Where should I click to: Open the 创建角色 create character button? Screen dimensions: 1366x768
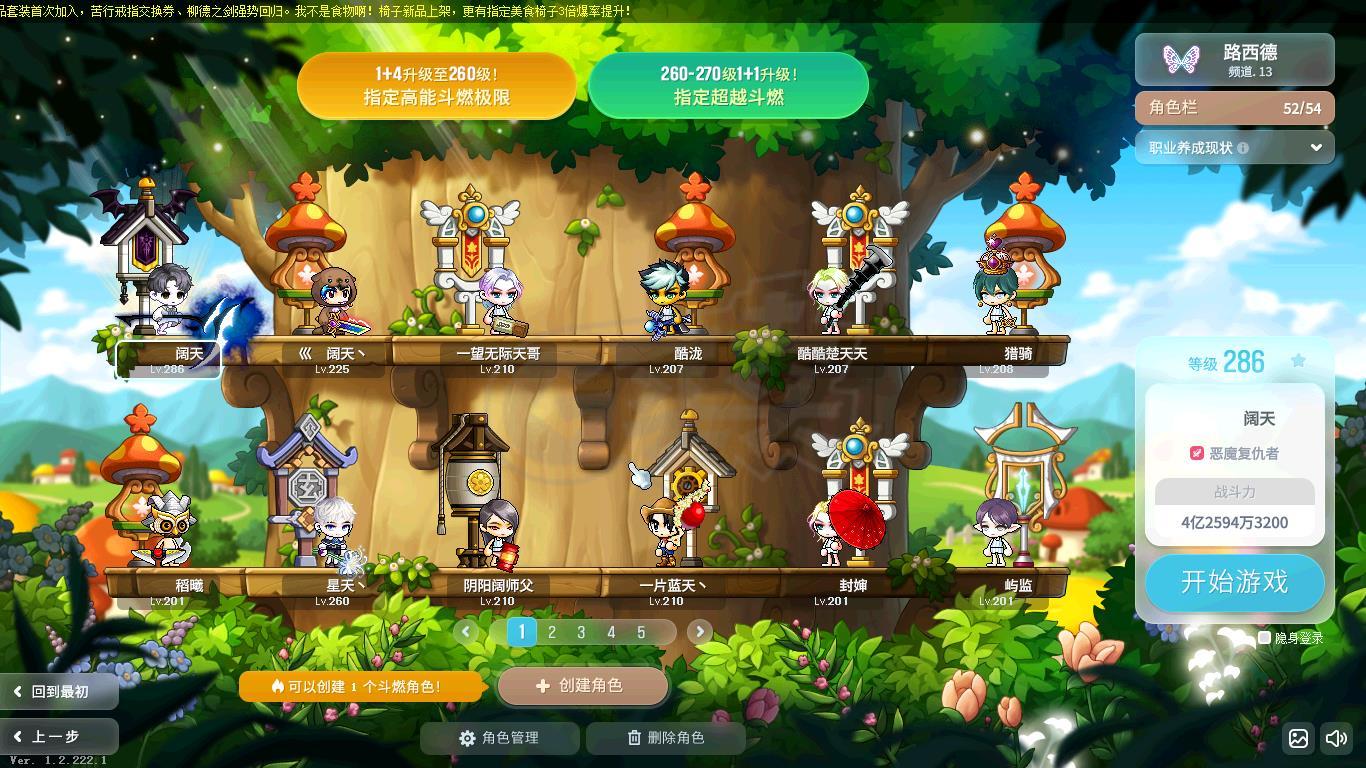pyautogui.click(x=582, y=686)
